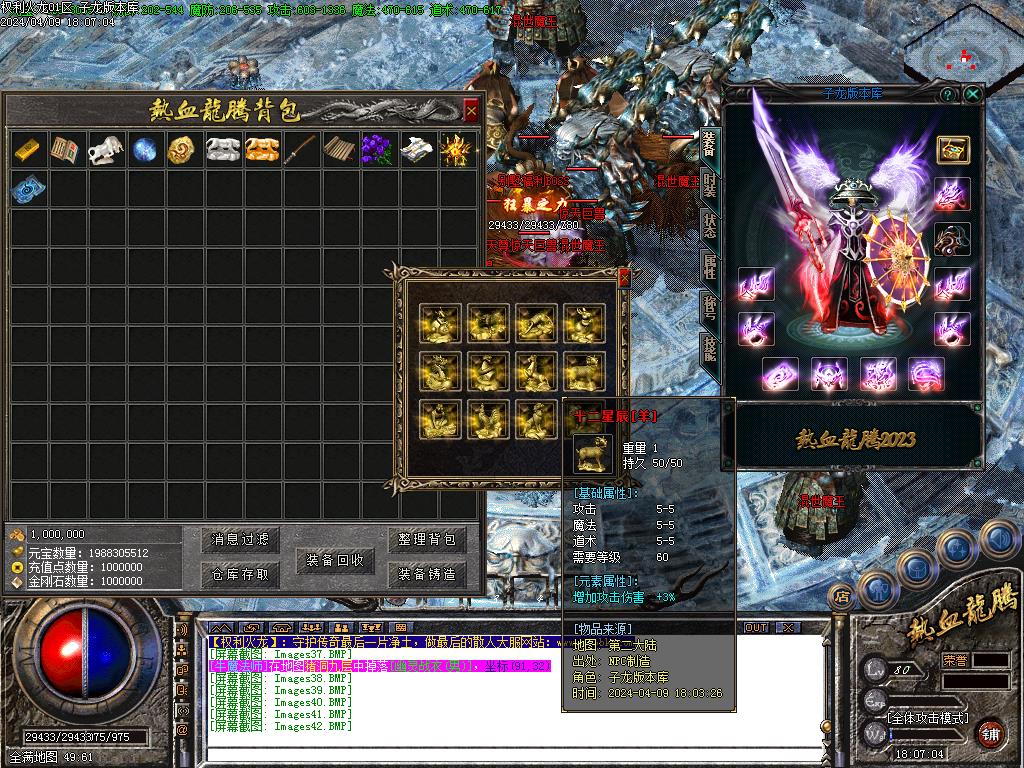Click the help question mark on character panel
1024x768 pixels.
(946, 94)
